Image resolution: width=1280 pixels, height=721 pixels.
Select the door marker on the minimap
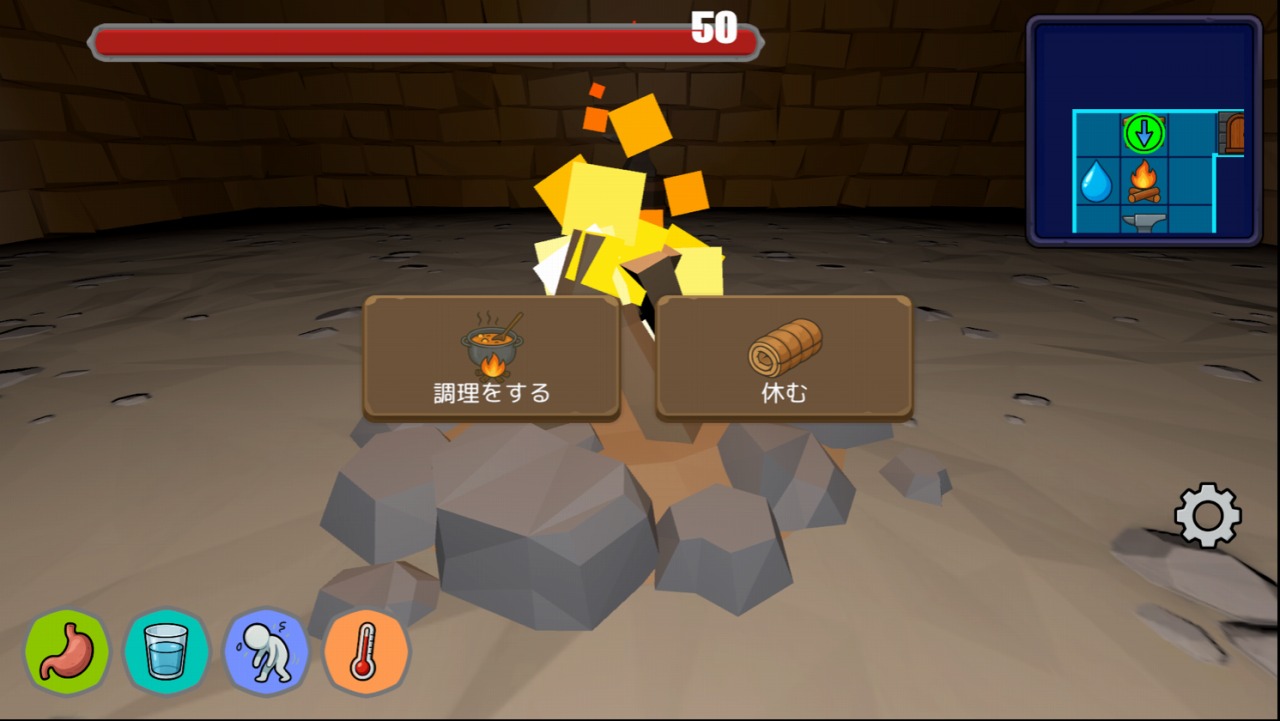coord(1231,133)
